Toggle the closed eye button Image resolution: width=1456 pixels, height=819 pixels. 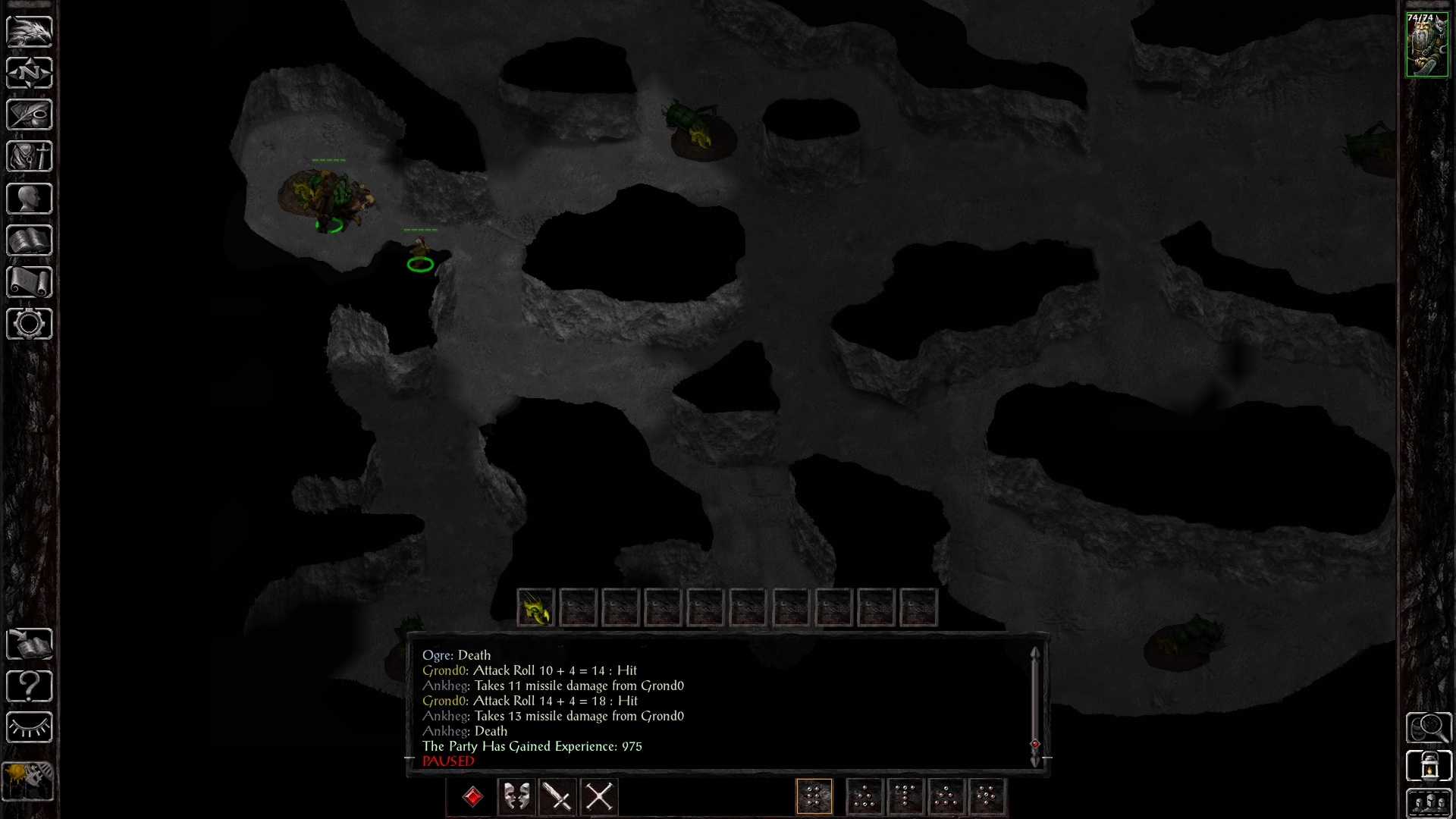pos(30,728)
